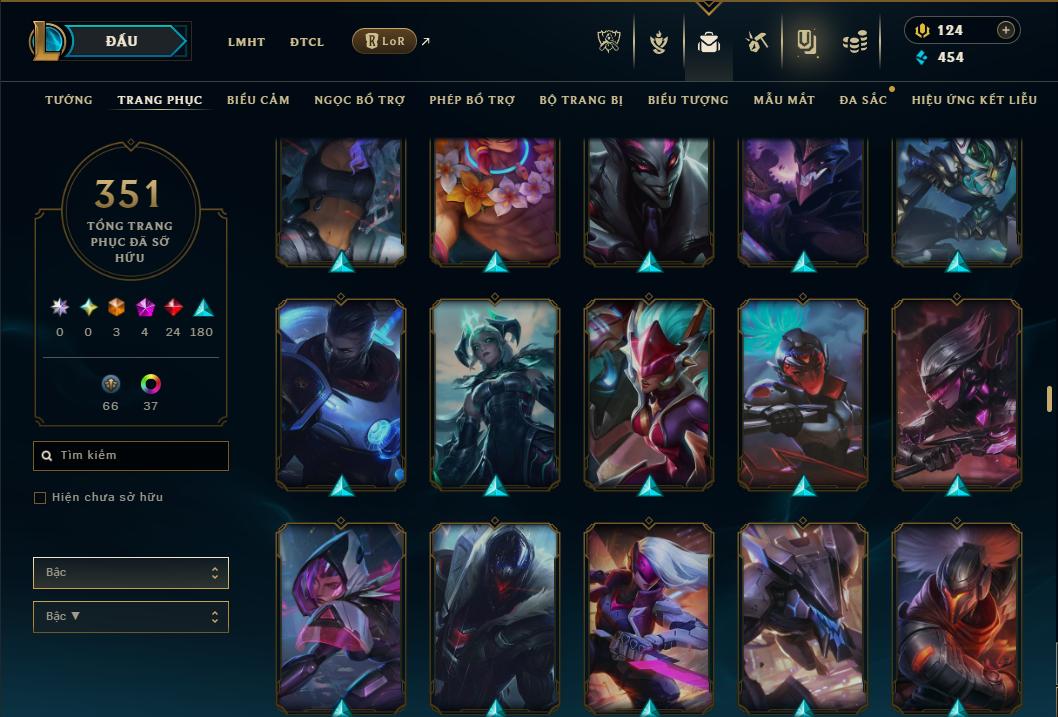Open the NGỌC BỔ TRỢ tab
This screenshot has height=717, width=1058.
(359, 100)
